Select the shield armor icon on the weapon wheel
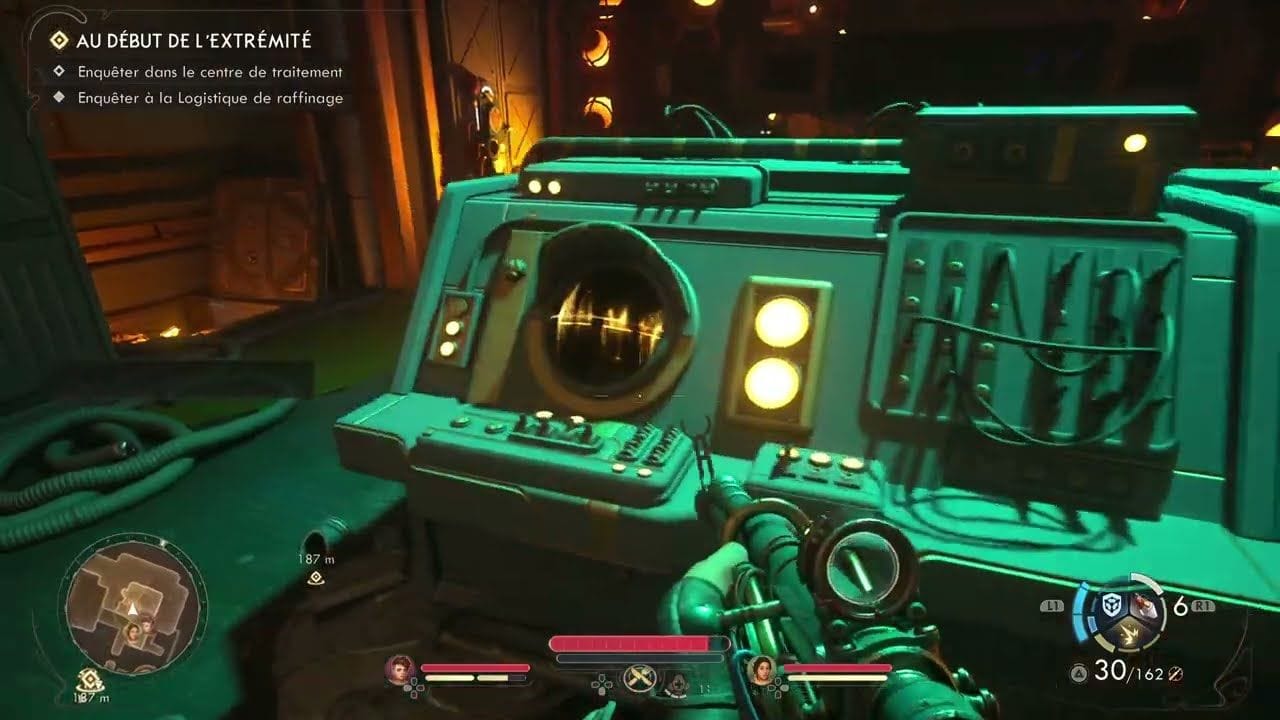This screenshot has width=1280, height=720. 1111,604
